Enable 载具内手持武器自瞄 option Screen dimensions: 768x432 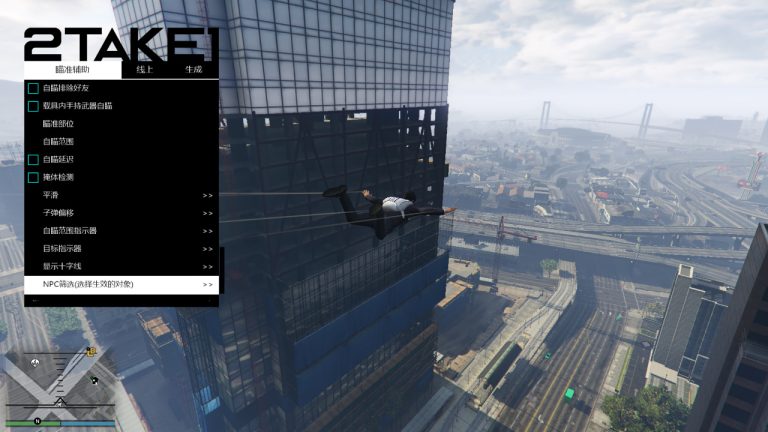(x=33, y=106)
